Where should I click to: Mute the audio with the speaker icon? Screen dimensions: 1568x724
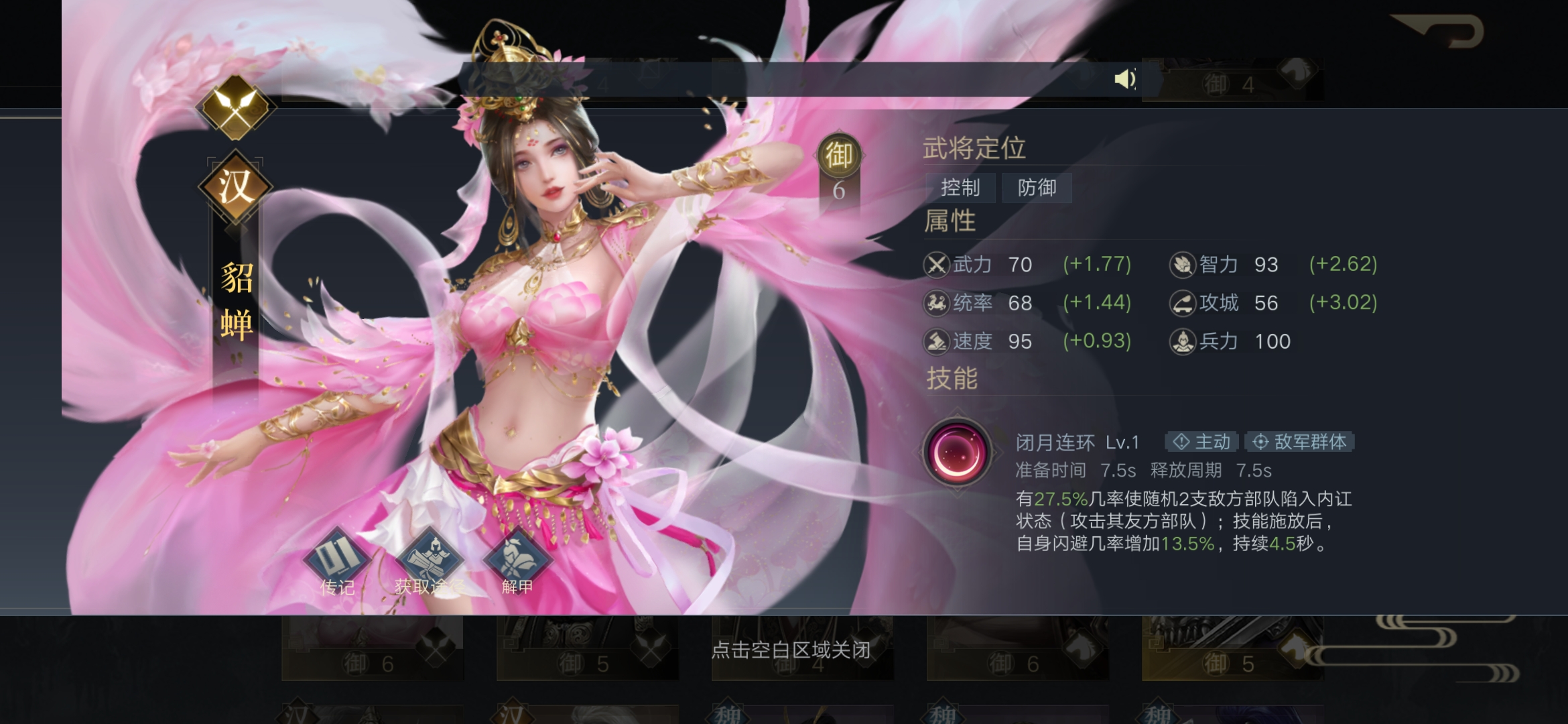point(1125,80)
